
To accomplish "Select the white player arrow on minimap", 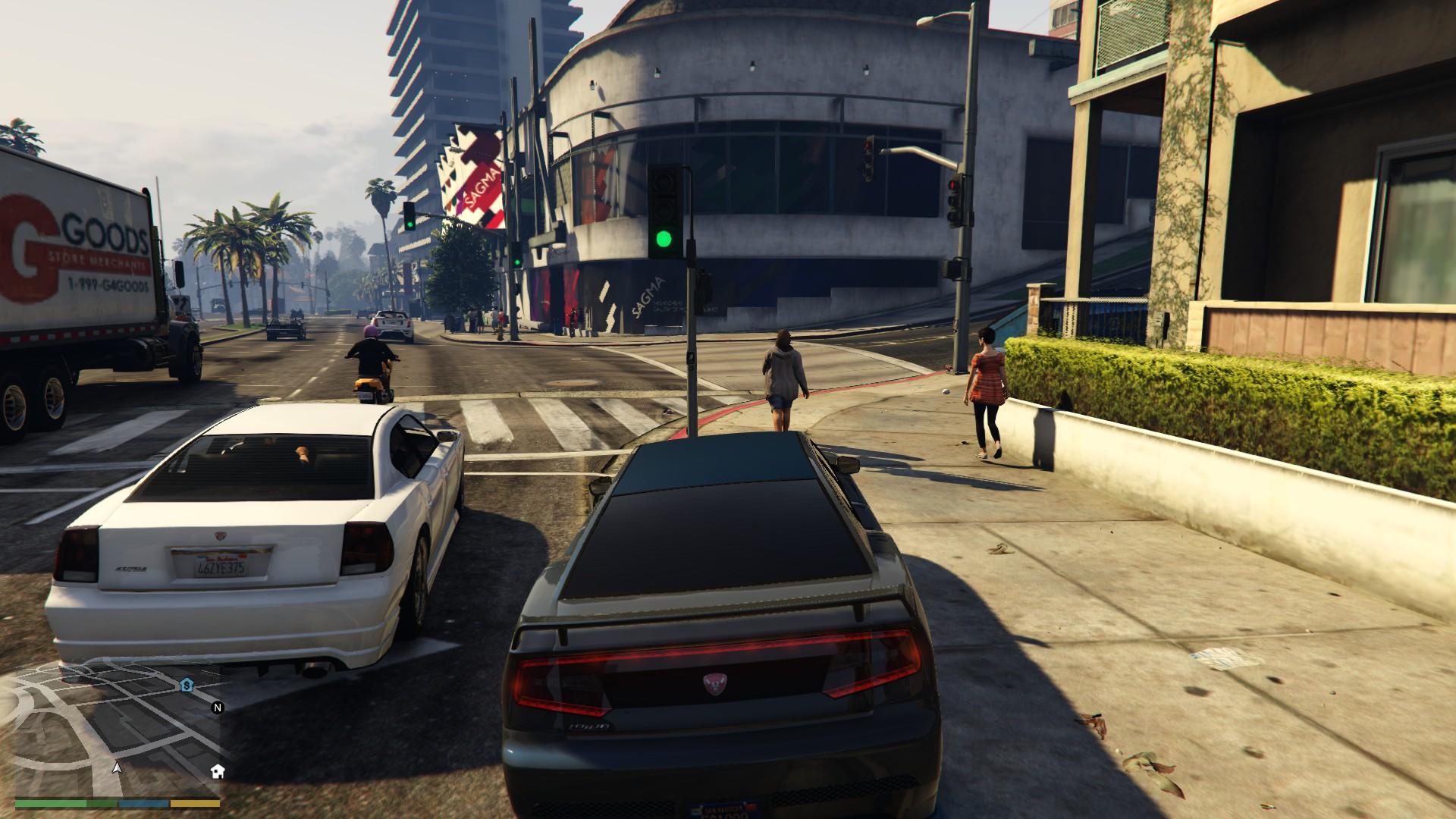I will [x=117, y=767].
